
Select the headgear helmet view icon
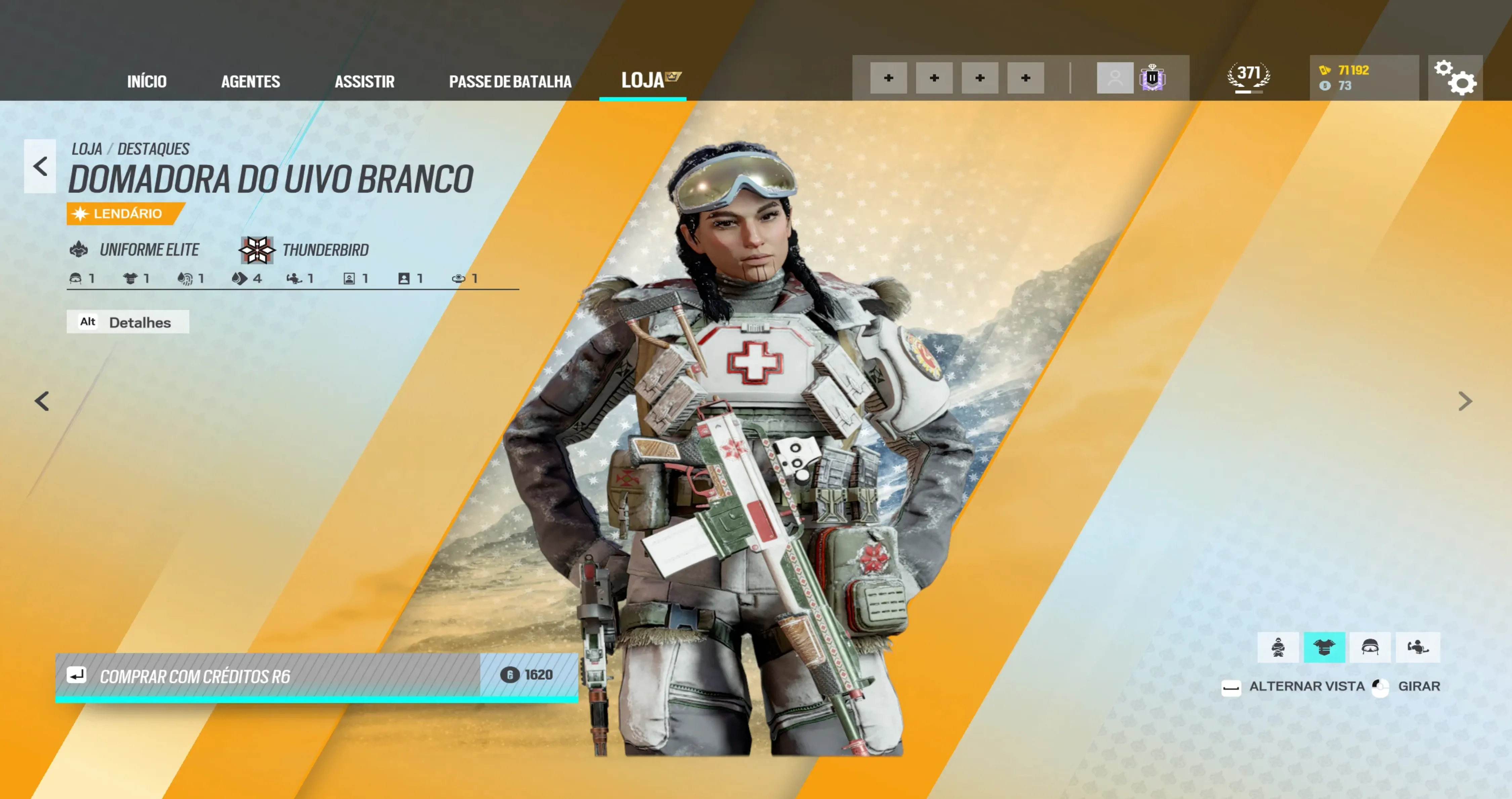pyautogui.click(x=1370, y=647)
